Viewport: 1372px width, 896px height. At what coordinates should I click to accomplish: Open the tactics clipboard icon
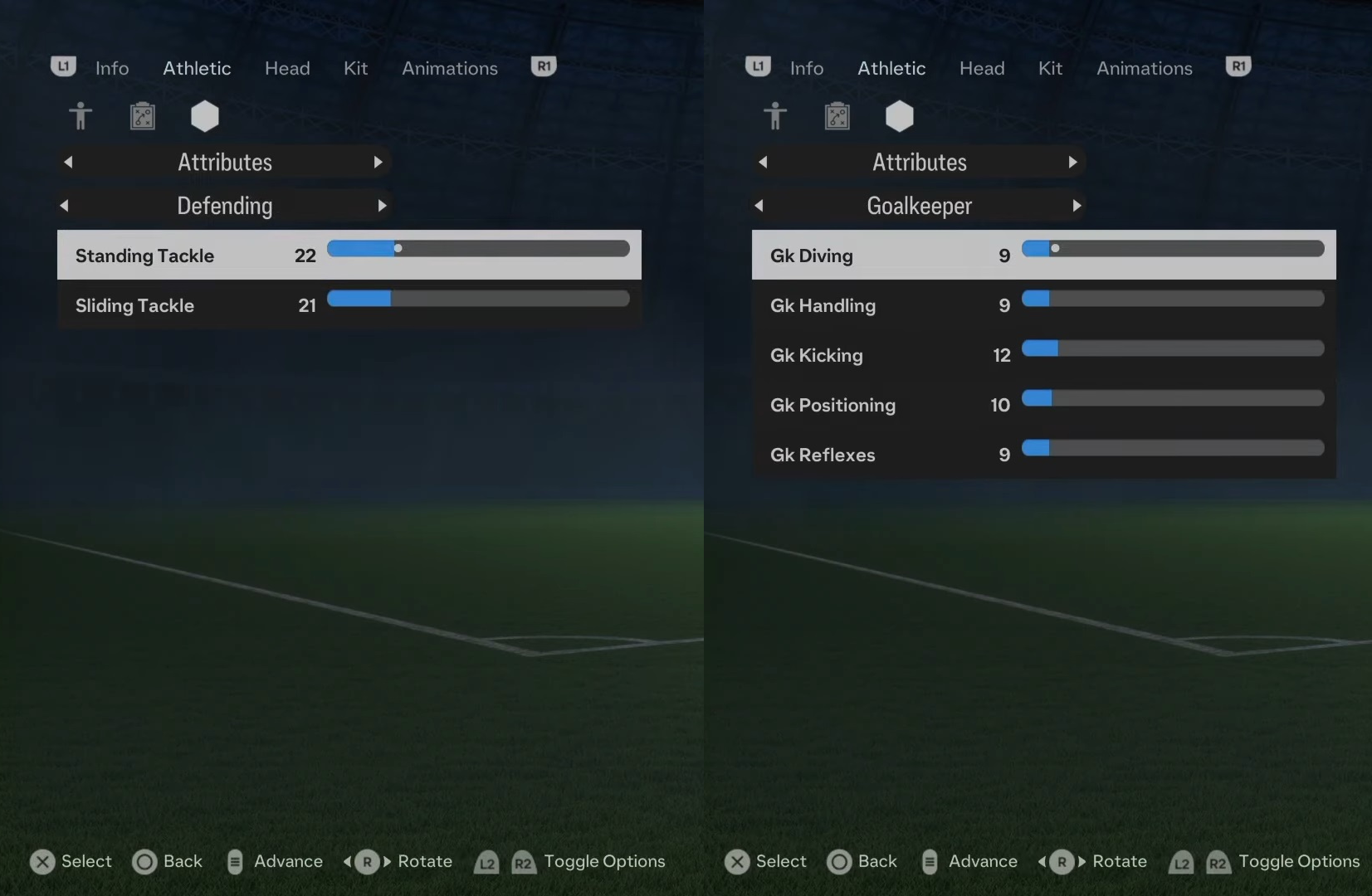(x=142, y=116)
